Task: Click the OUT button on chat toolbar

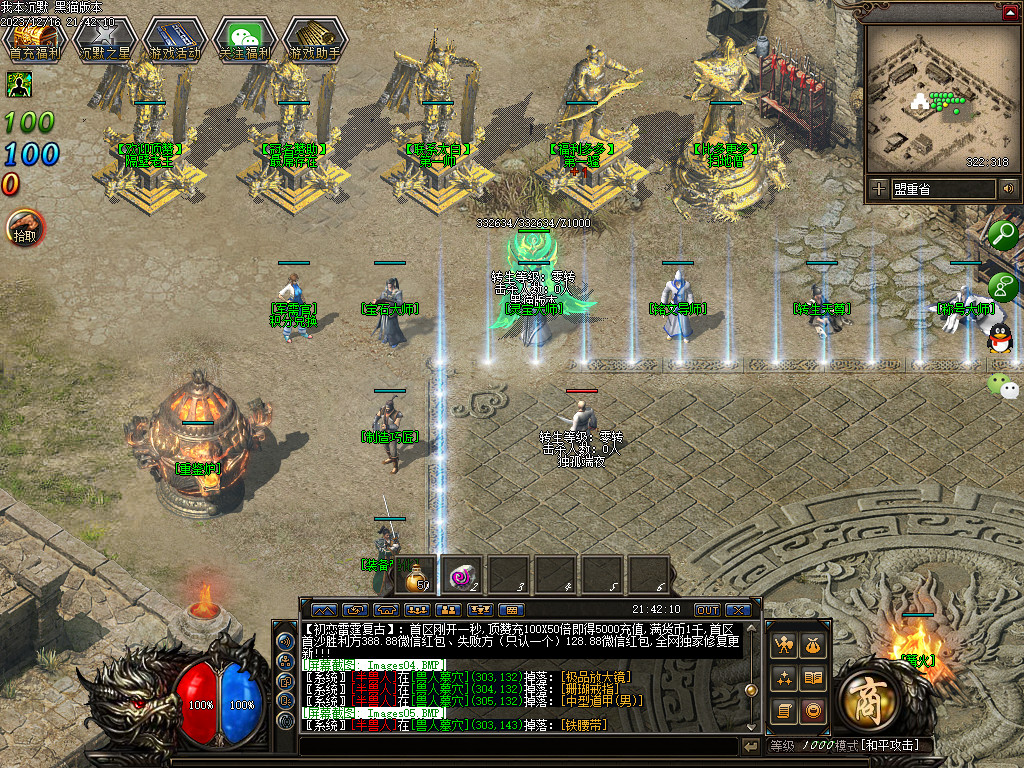Action: click(707, 609)
